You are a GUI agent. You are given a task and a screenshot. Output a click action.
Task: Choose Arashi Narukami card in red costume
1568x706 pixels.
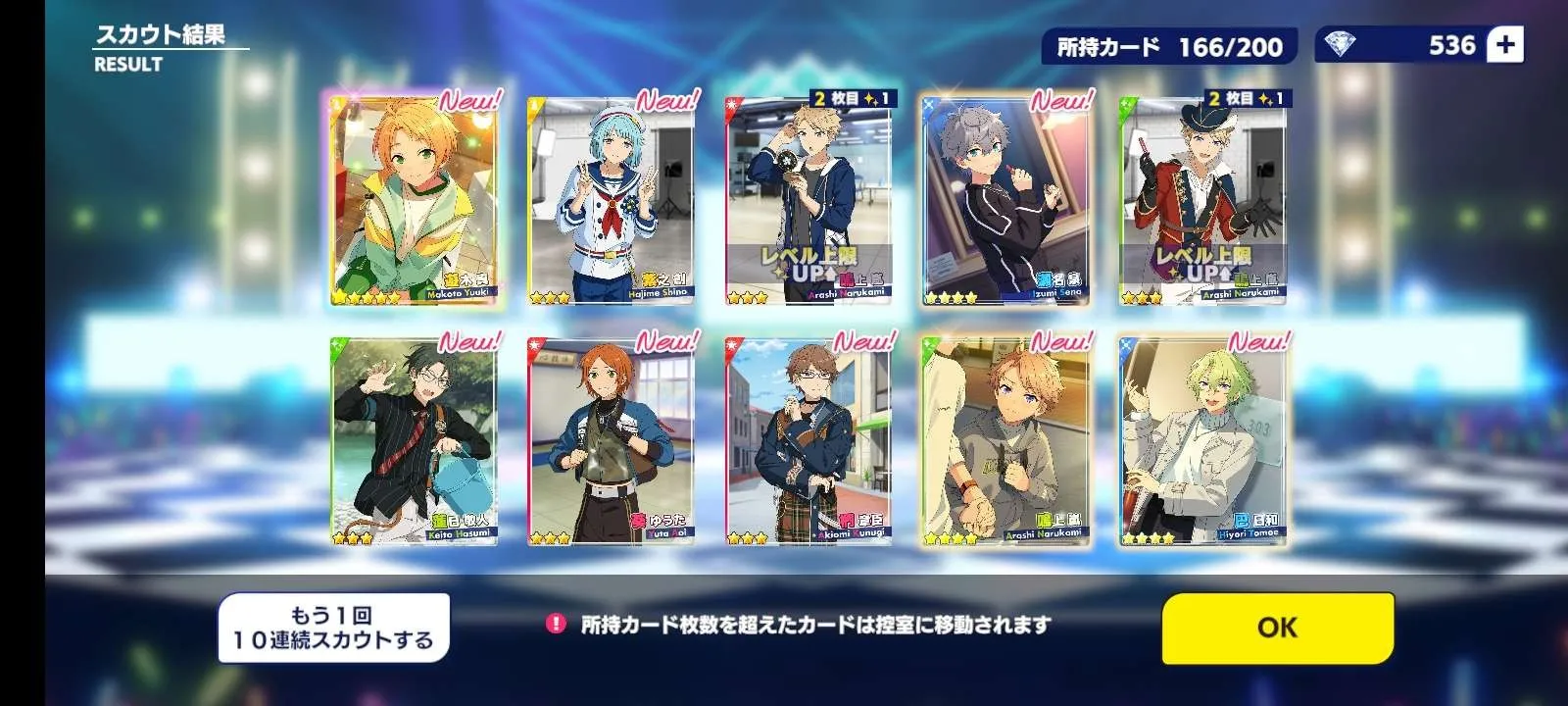tap(1201, 201)
